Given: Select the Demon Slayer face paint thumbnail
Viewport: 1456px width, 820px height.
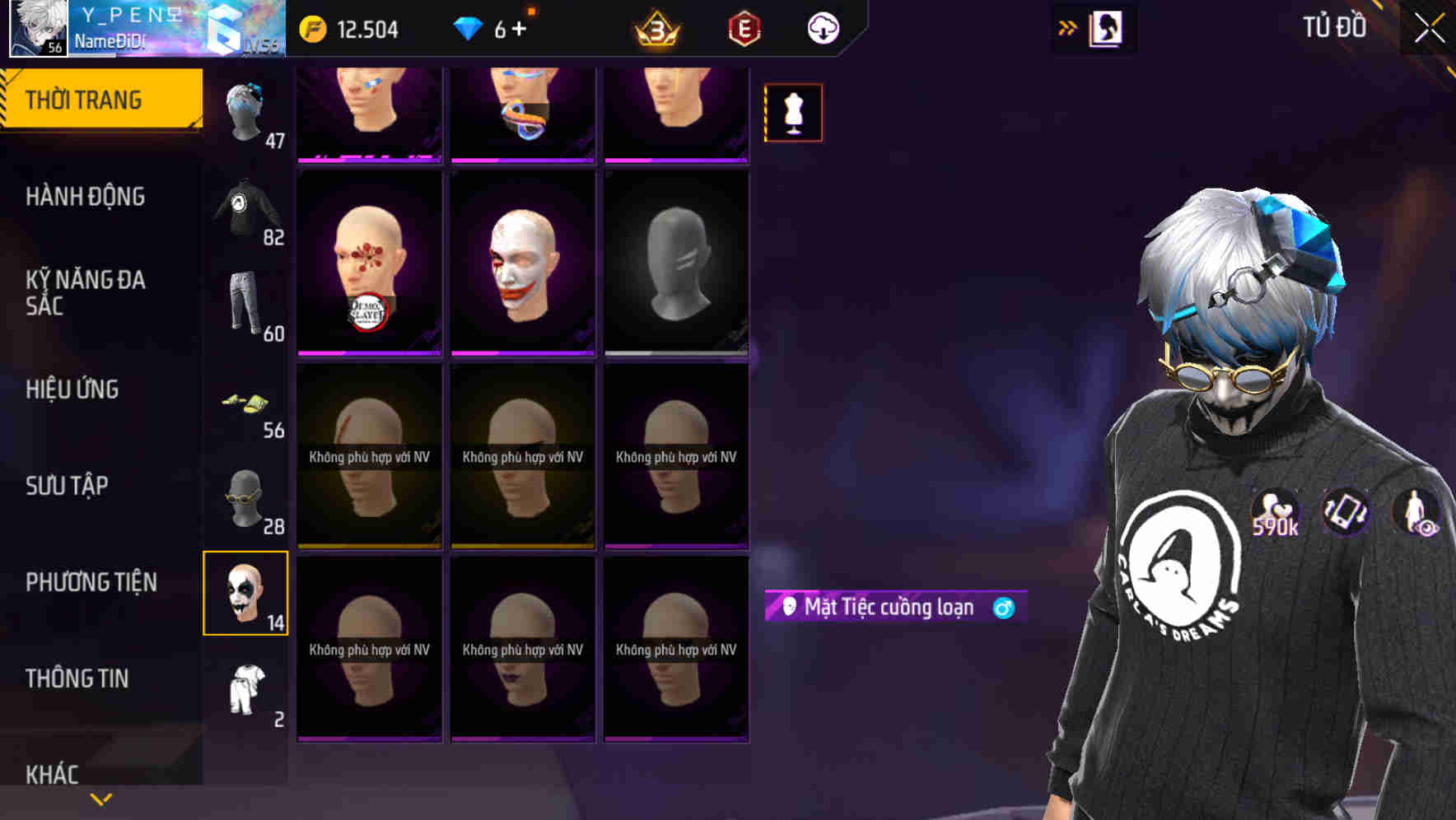Looking at the screenshot, I should pyautogui.click(x=368, y=263).
